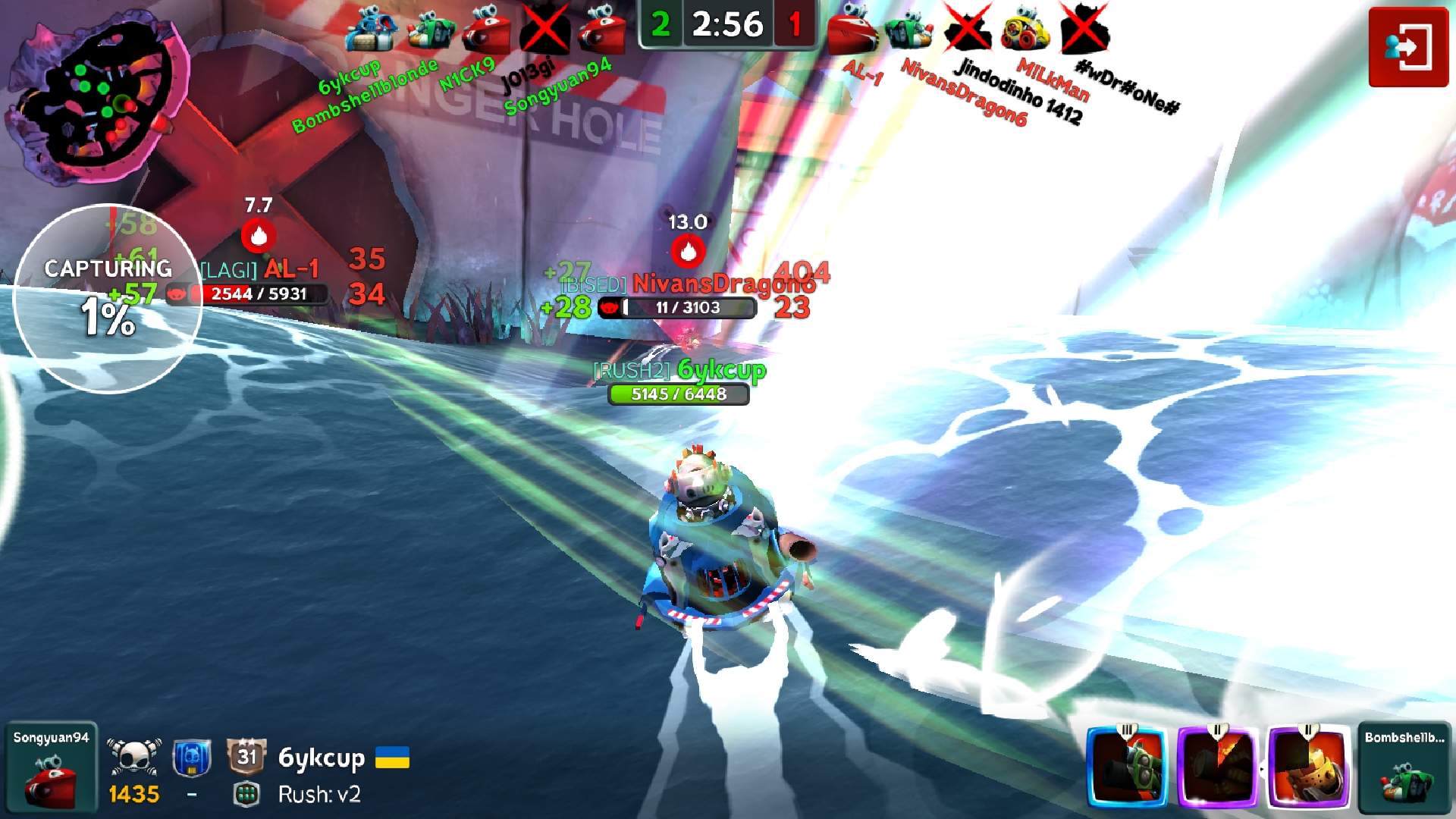Click N1CK9's red tank roster icon
The width and height of the screenshot is (1456, 819).
coord(486,30)
